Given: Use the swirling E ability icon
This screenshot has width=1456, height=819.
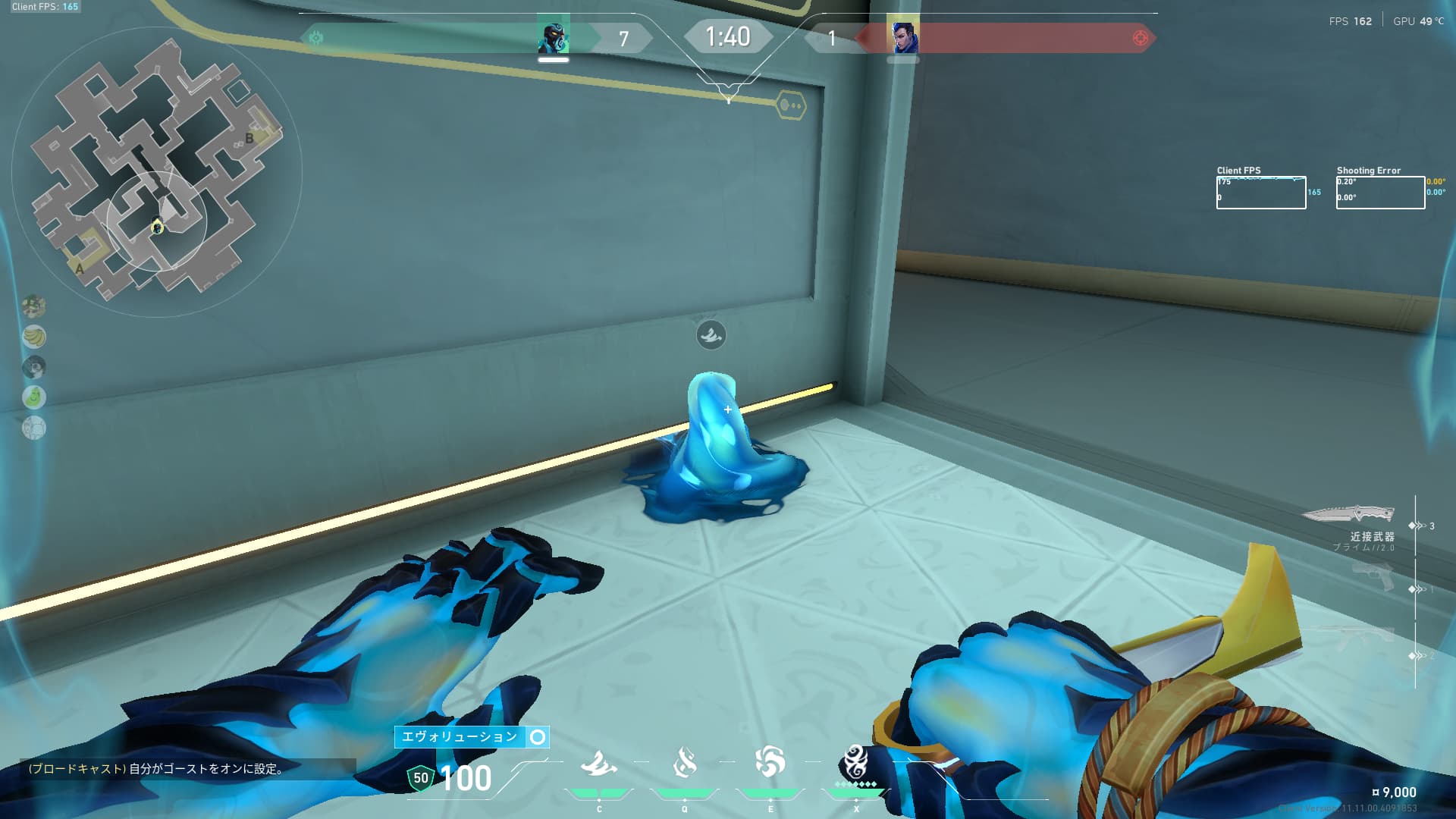Looking at the screenshot, I should (770, 763).
